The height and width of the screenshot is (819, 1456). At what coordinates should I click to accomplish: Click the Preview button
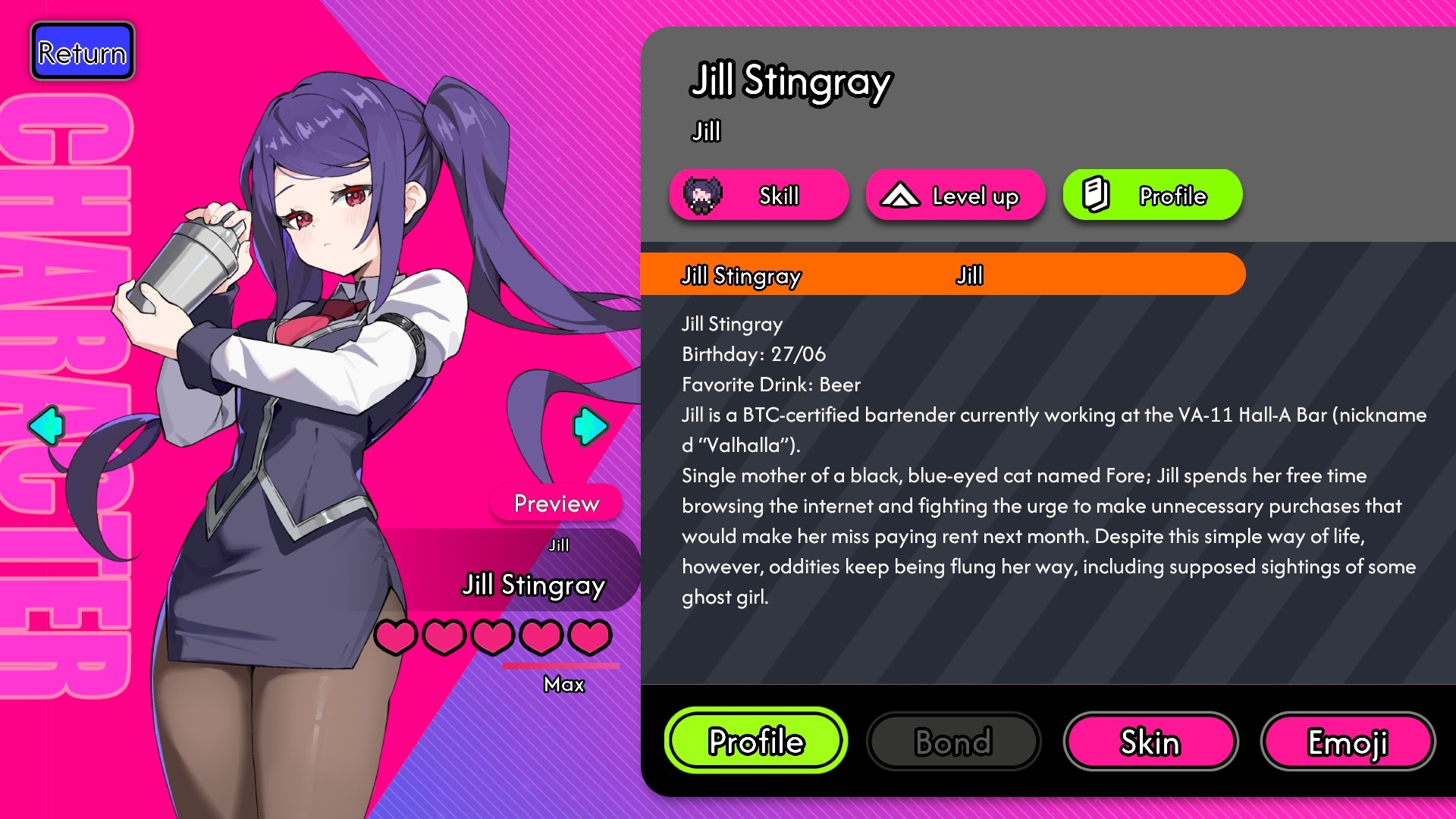coord(557,503)
